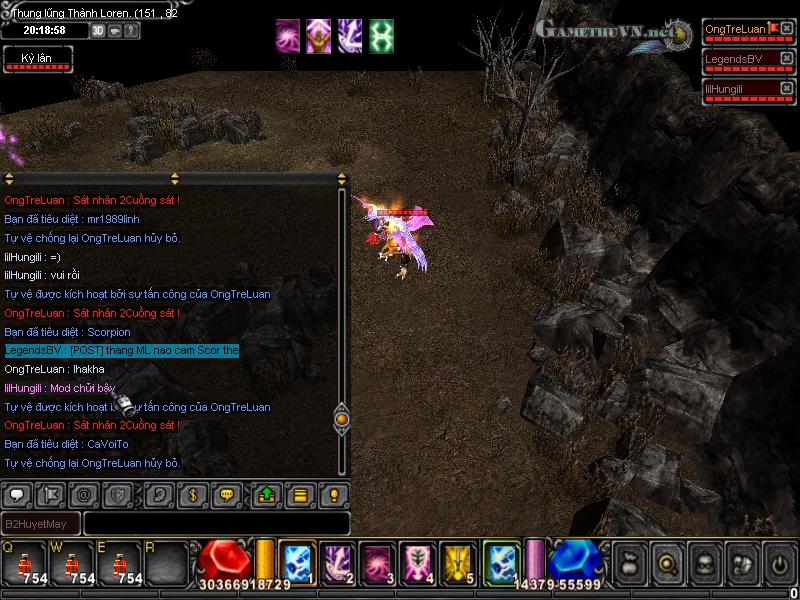Screen dimensions: 800x600
Task: Select the Kỳ lân pet frame
Action: pyautogui.click(x=37, y=60)
